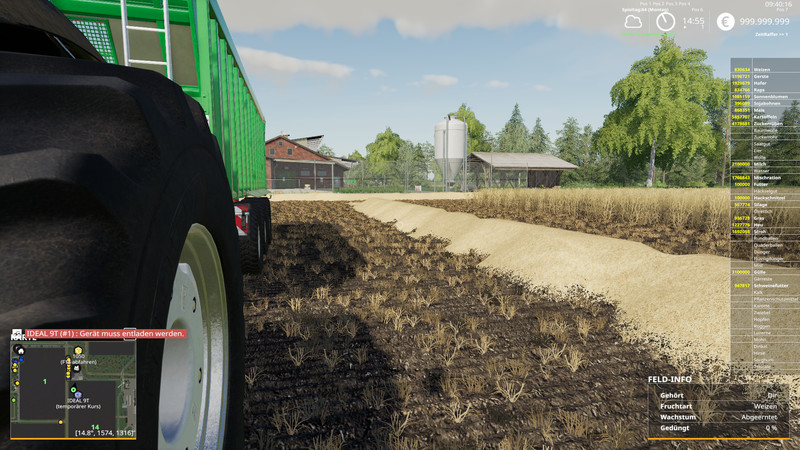Click the FELD-INFO panel header
This screenshot has width=800, height=450.
[670, 380]
